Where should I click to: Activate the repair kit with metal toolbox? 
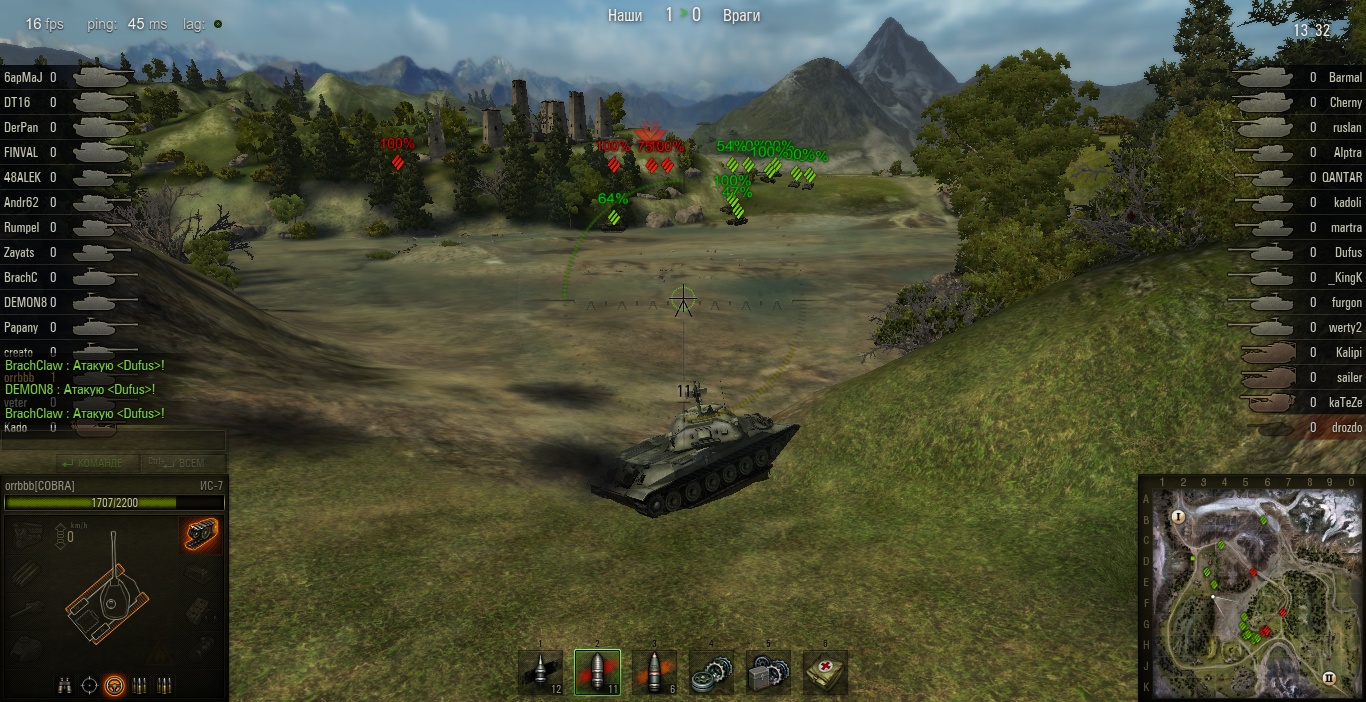768,671
